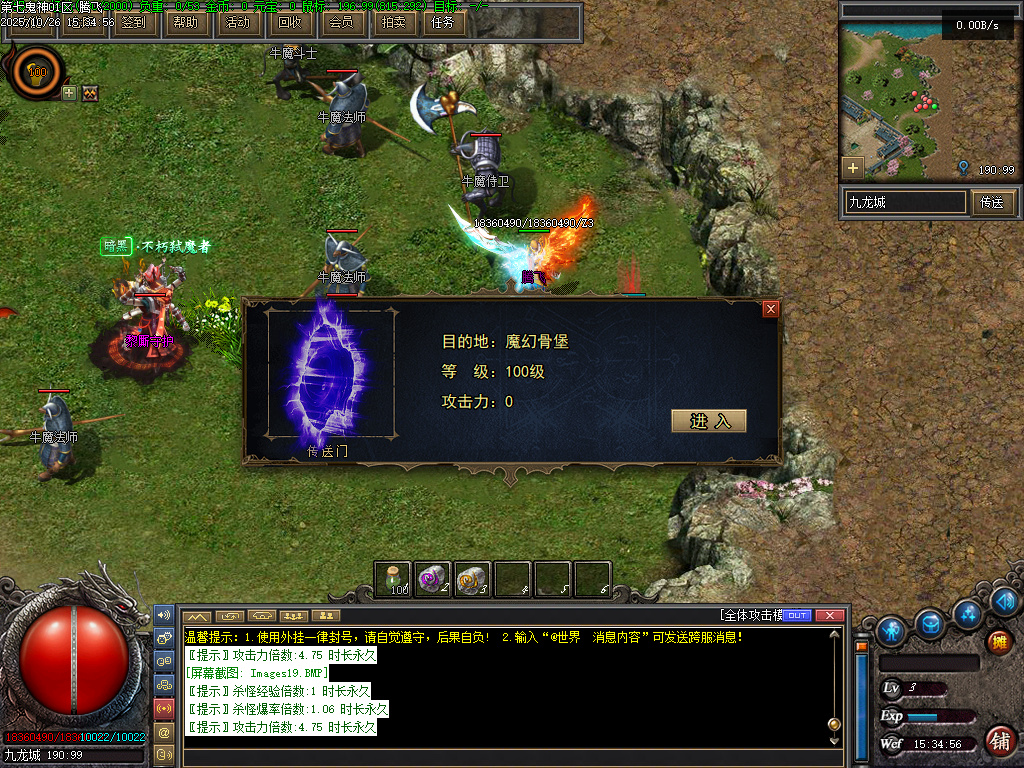Open the 铺 shop button
Screen dimensions: 1024x768
997,741
